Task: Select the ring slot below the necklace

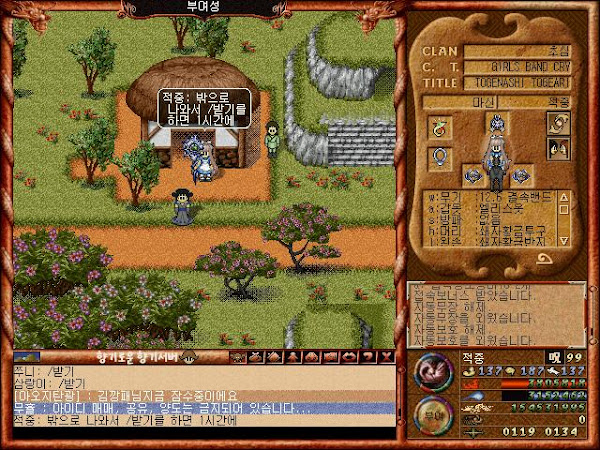Action: click(x=437, y=157)
